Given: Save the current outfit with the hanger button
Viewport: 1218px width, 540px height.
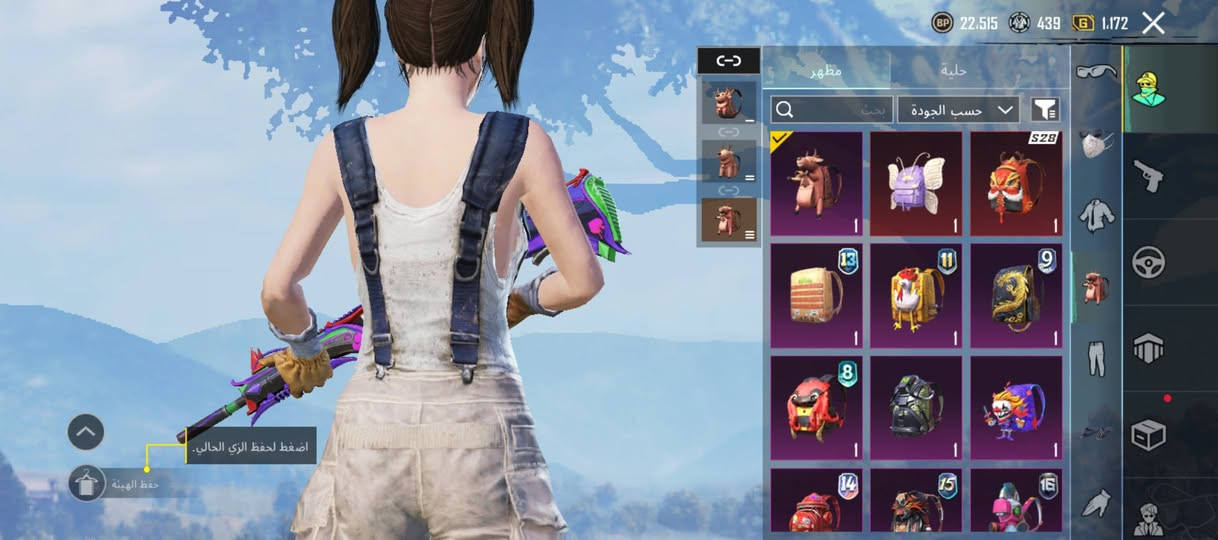Looking at the screenshot, I should pyautogui.click(x=87, y=484).
